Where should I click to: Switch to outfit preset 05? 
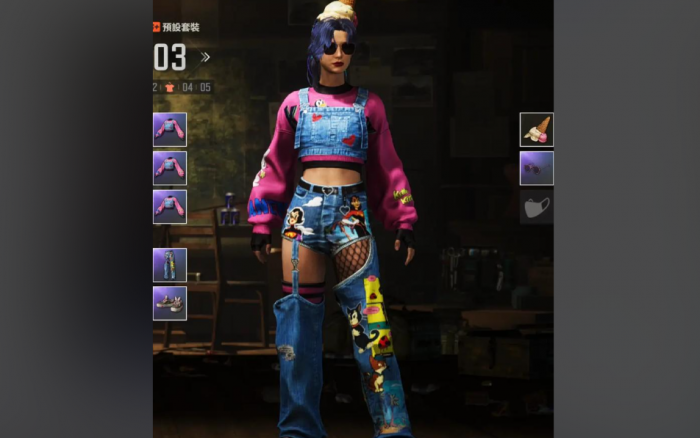pyautogui.click(x=205, y=87)
